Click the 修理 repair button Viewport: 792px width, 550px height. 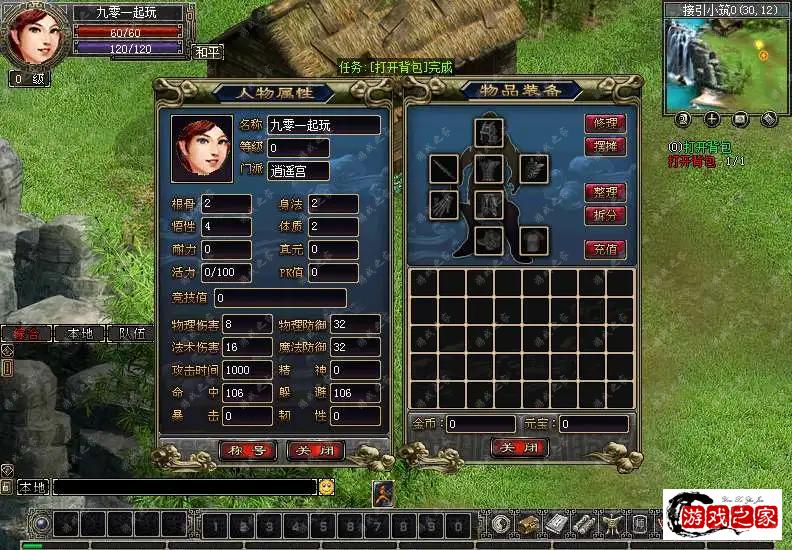[x=606, y=123]
